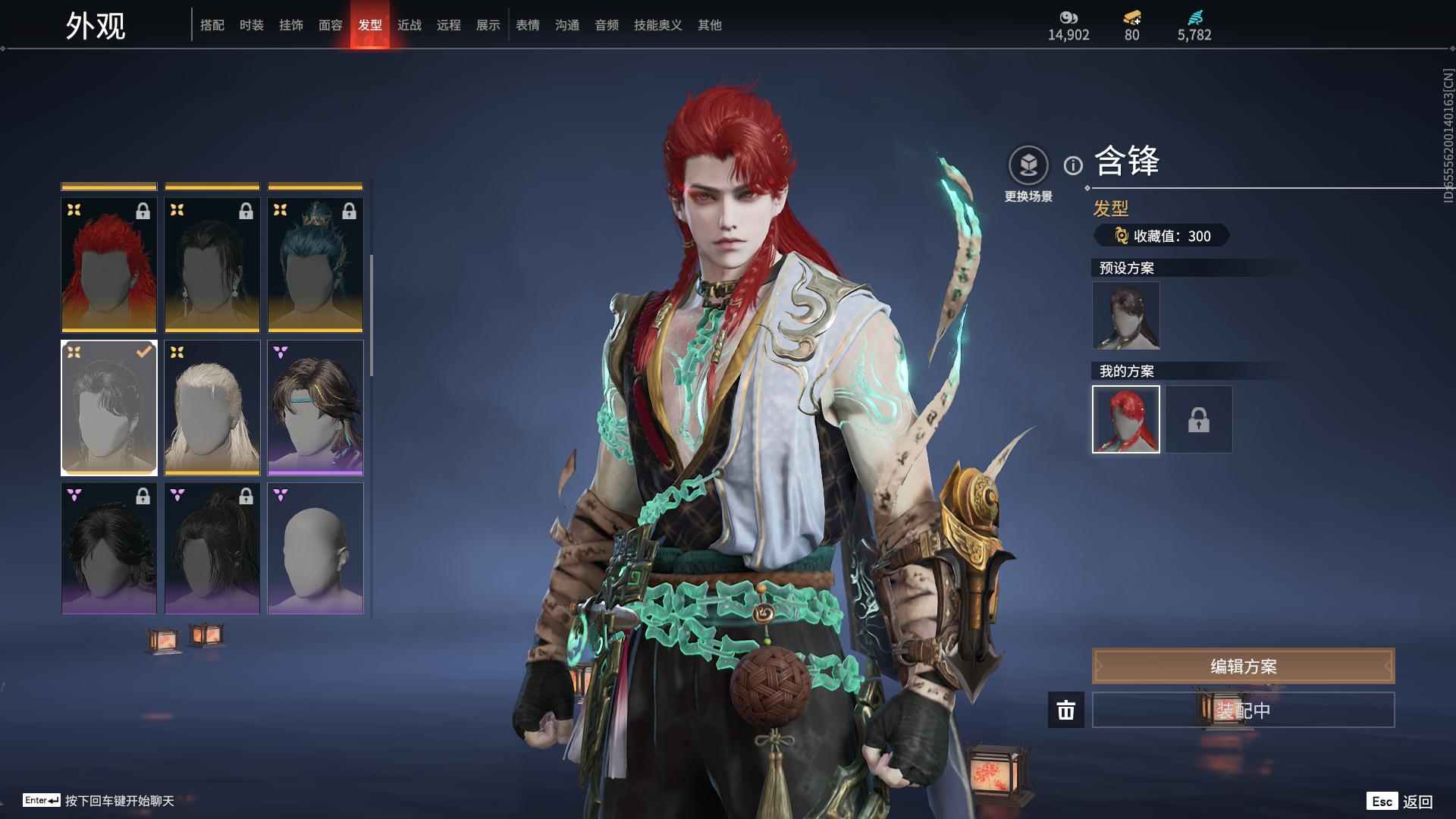Click the 编辑方案 button

coord(1242,666)
